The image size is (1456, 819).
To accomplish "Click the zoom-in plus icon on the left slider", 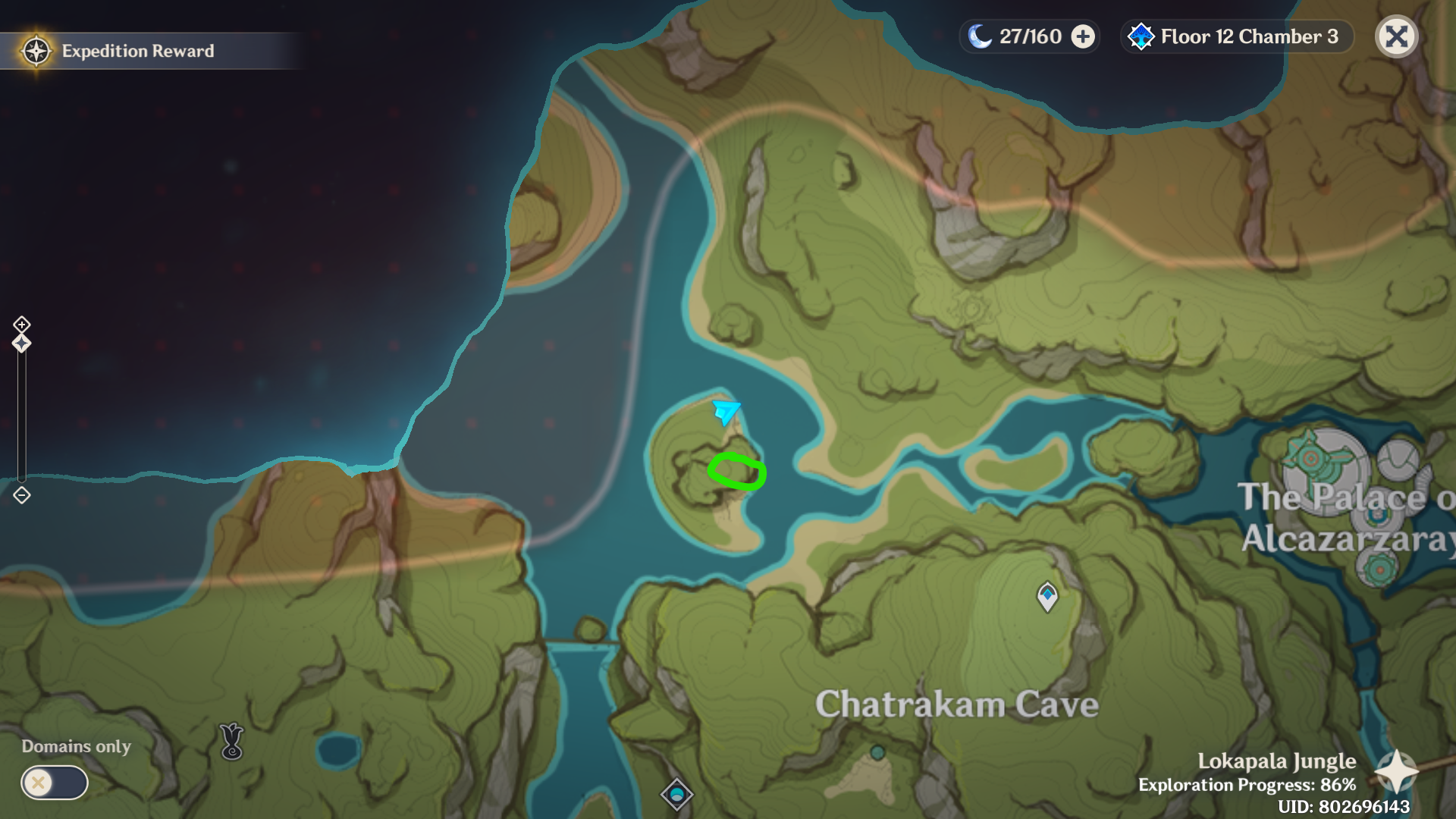I will point(20,323).
